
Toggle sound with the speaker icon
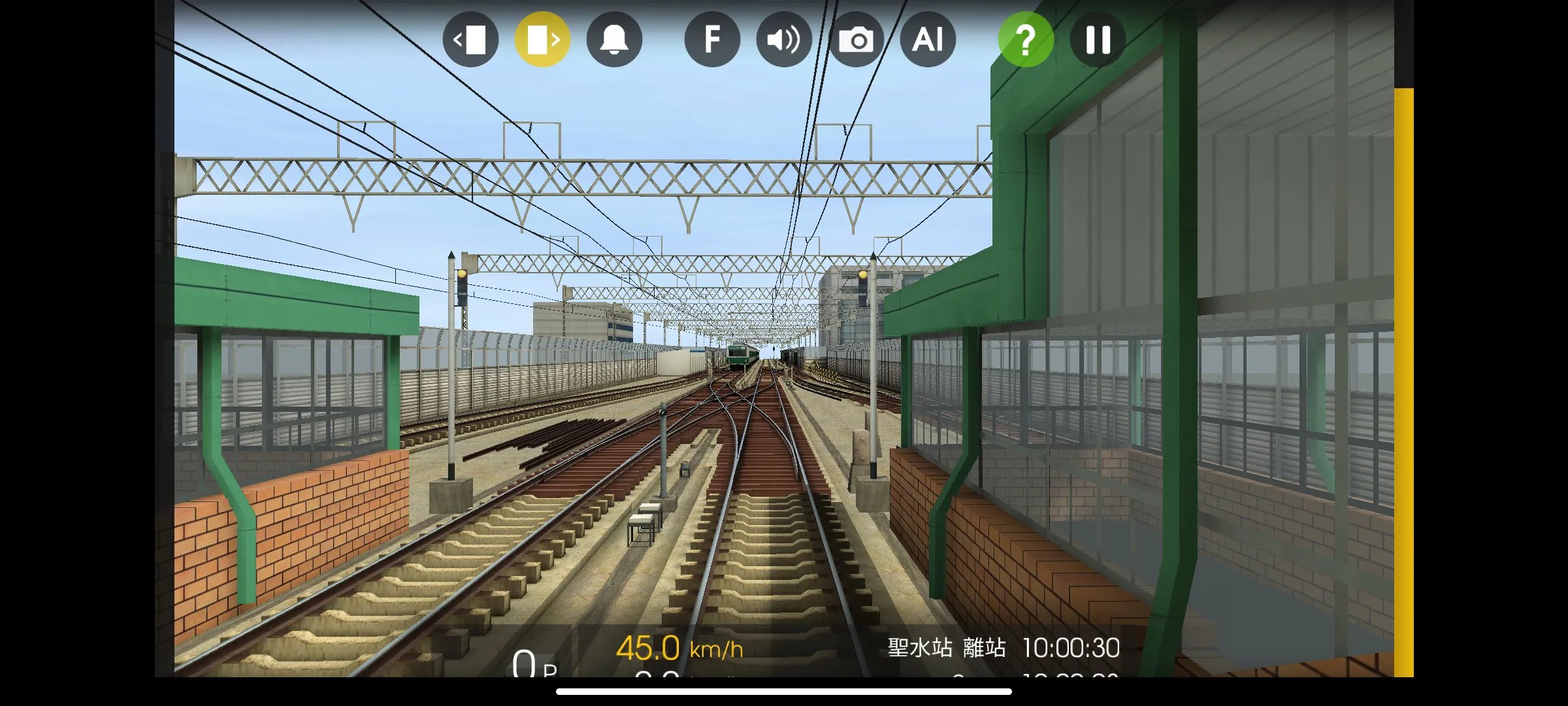click(784, 39)
